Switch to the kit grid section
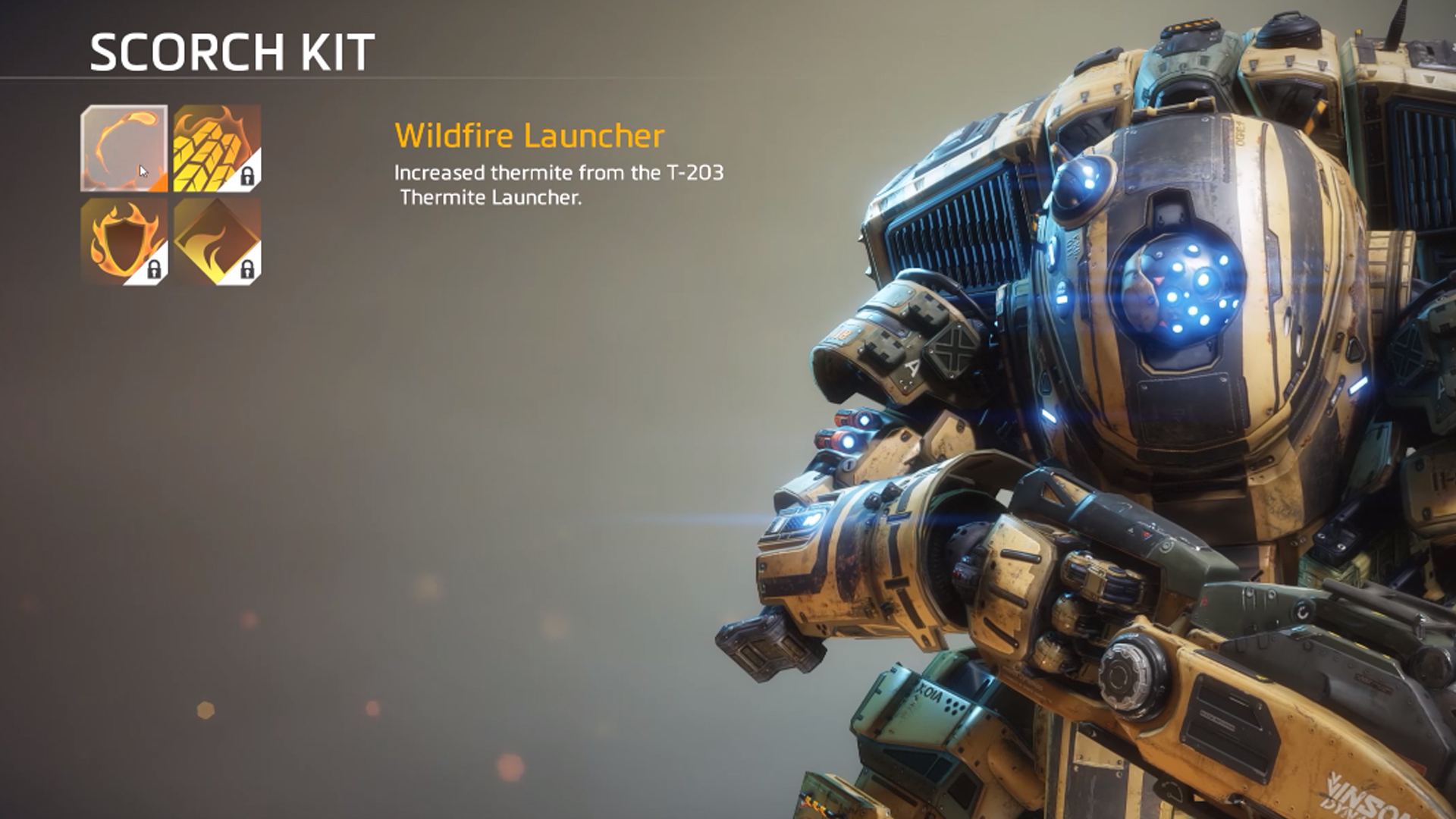1456x819 pixels. 171,196
